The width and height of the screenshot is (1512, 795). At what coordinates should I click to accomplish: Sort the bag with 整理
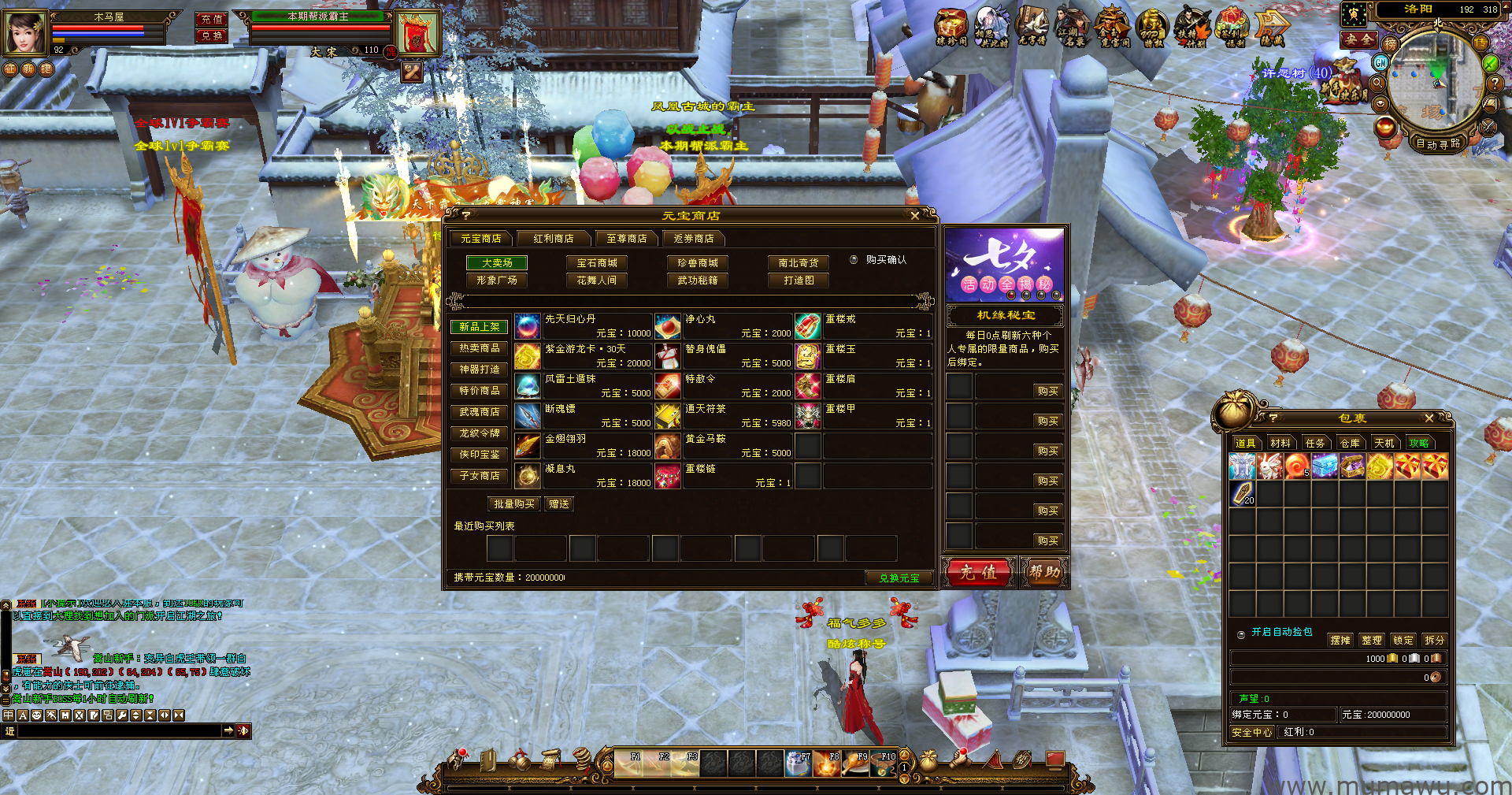click(1372, 641)
